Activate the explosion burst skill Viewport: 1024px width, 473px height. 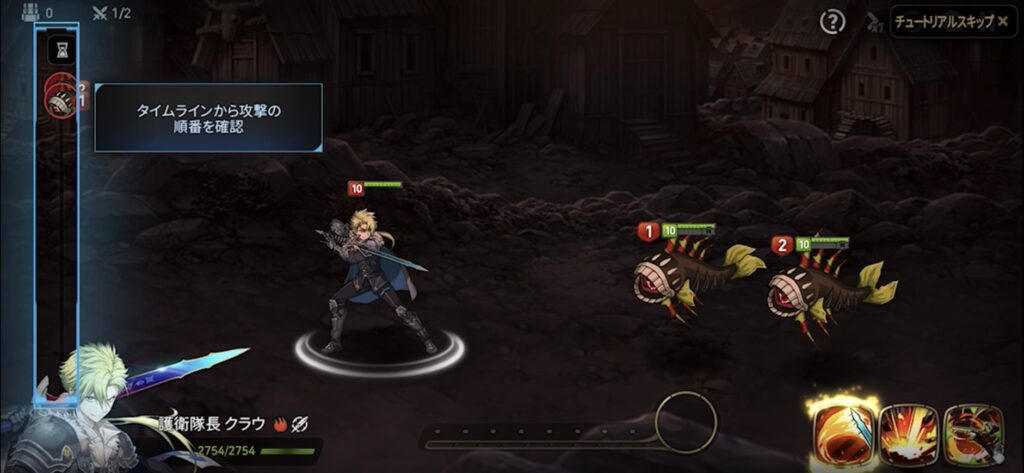(908, 435)
